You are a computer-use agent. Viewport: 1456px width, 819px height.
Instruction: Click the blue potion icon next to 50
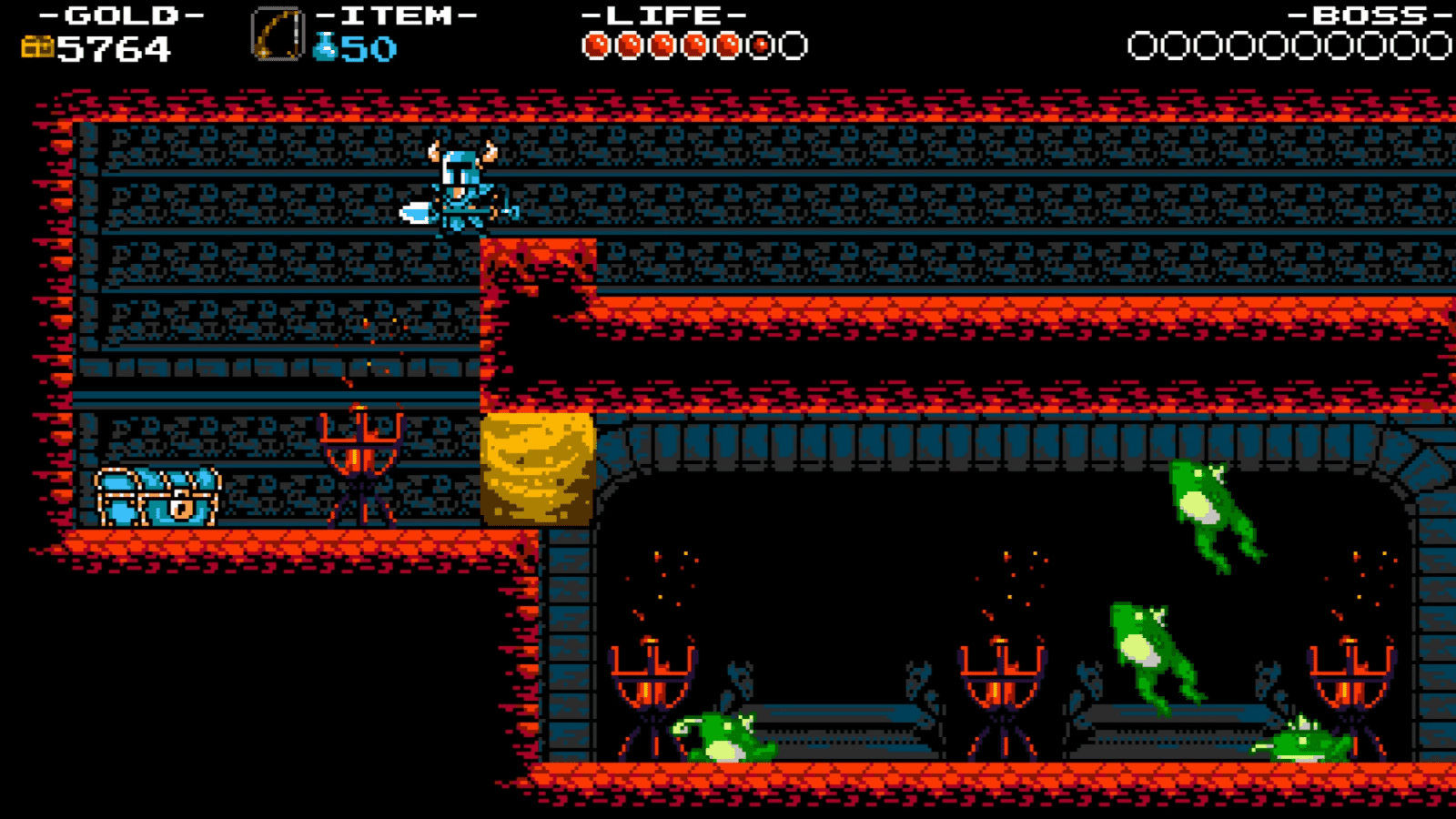click(324, 45)
